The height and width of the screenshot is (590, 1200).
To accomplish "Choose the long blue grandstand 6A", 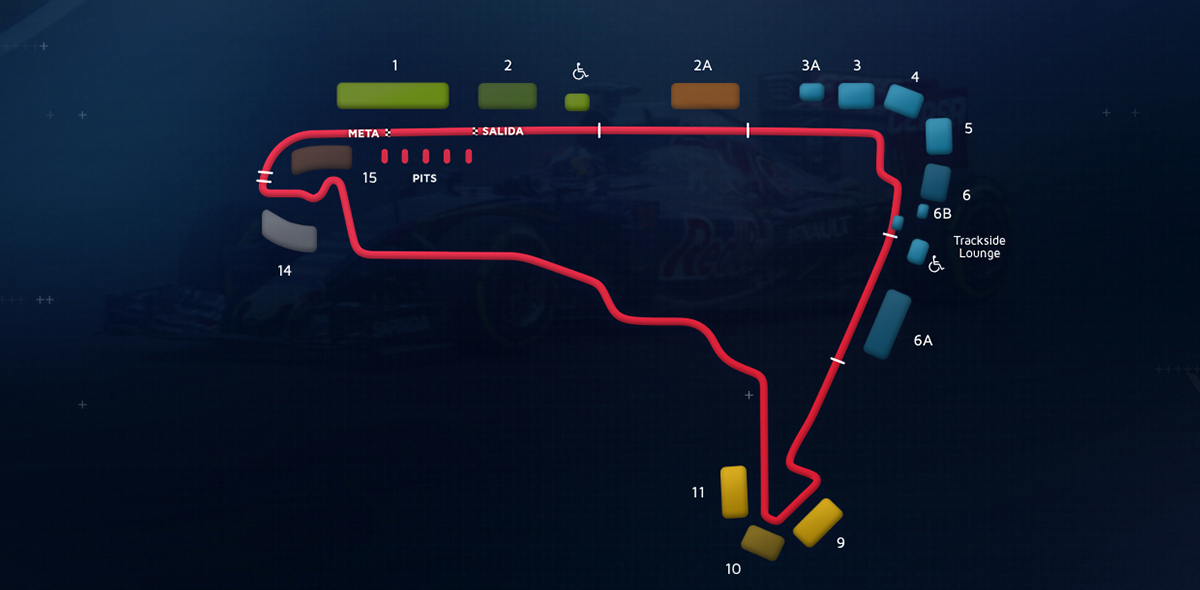I will [x=887, y=323].
